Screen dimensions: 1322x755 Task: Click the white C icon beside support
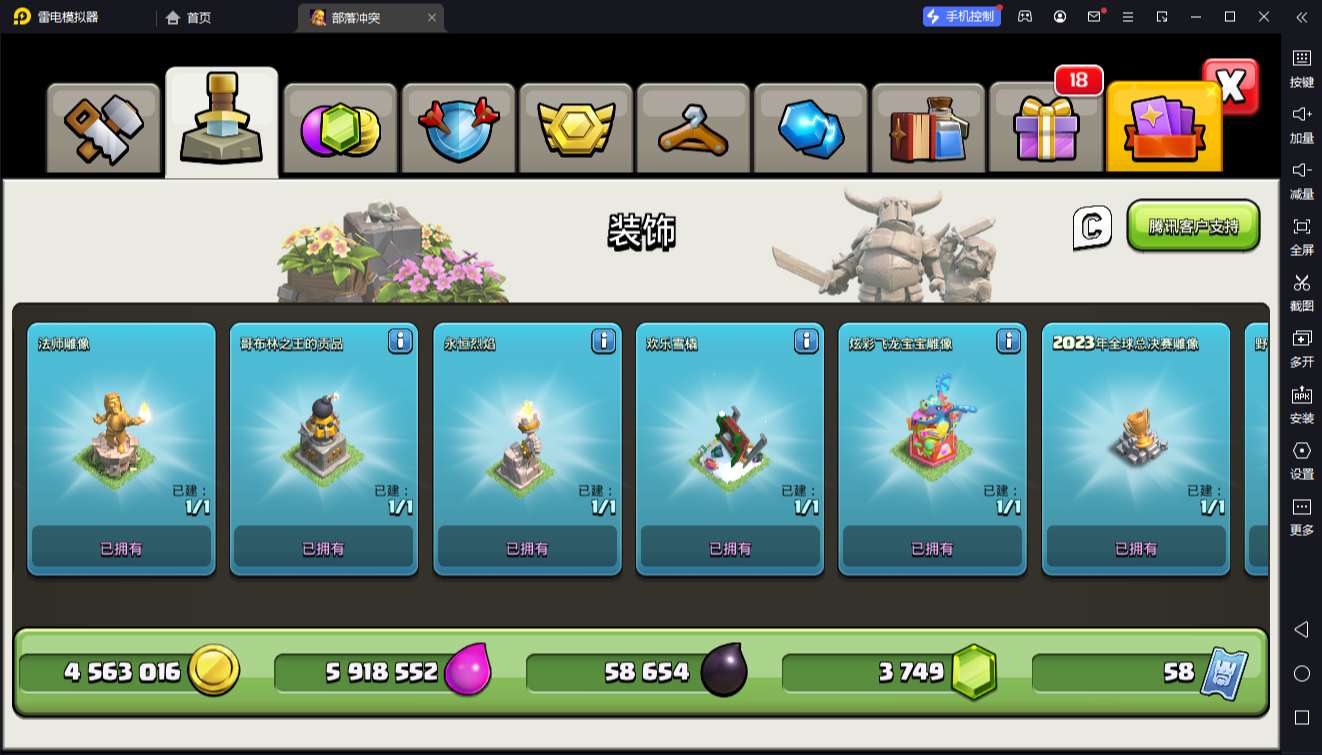1092,228
